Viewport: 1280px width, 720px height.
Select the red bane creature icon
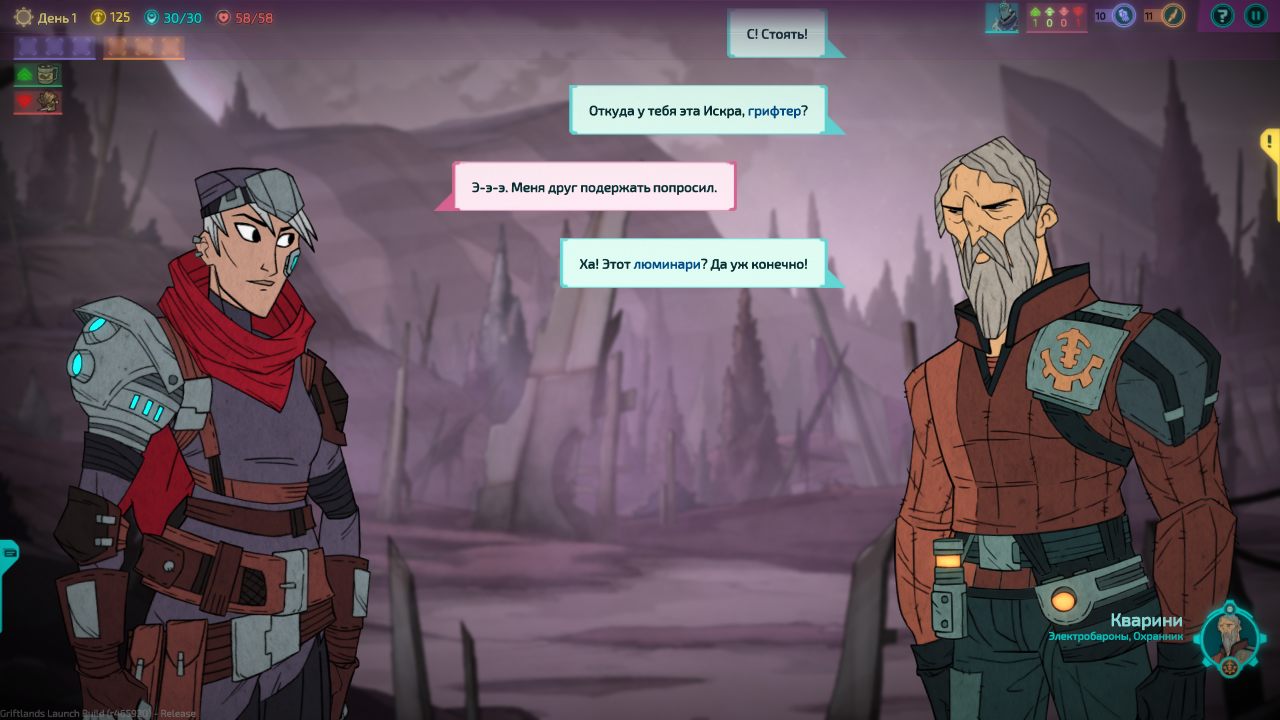tap(38, 101)
